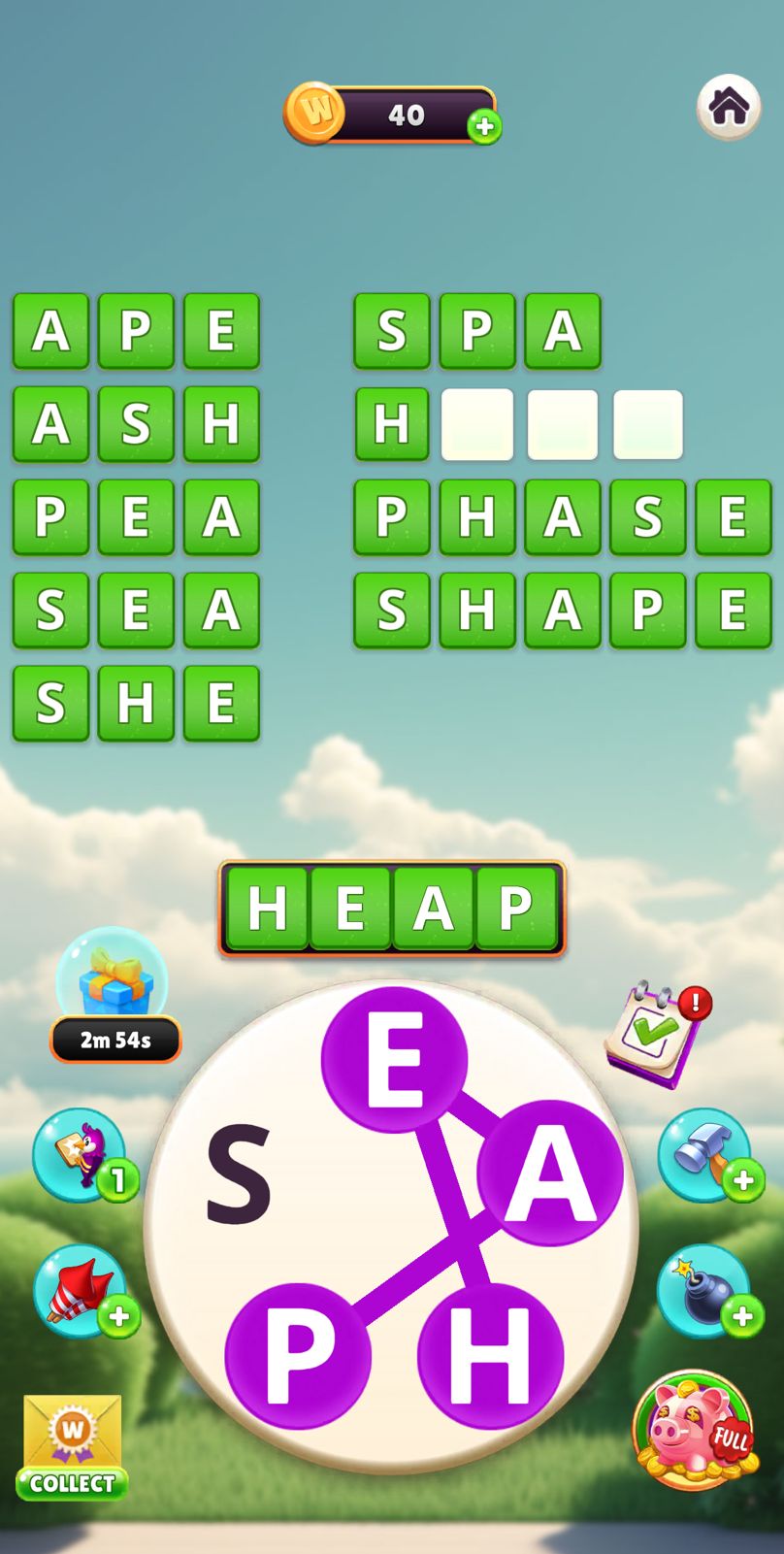Select the letter A on the wheel

(549, 1174)
